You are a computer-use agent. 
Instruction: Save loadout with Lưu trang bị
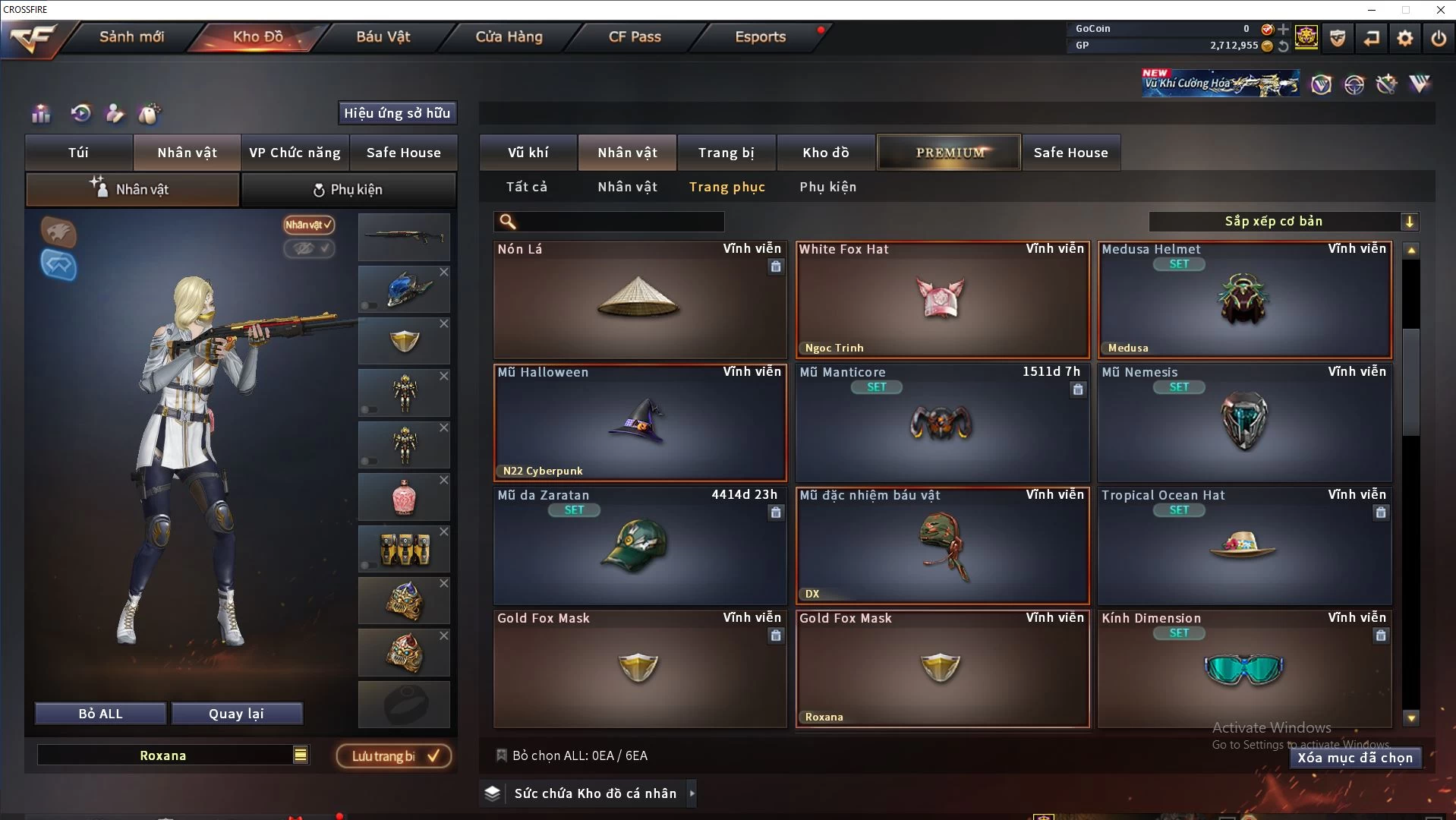click(393, 756)
